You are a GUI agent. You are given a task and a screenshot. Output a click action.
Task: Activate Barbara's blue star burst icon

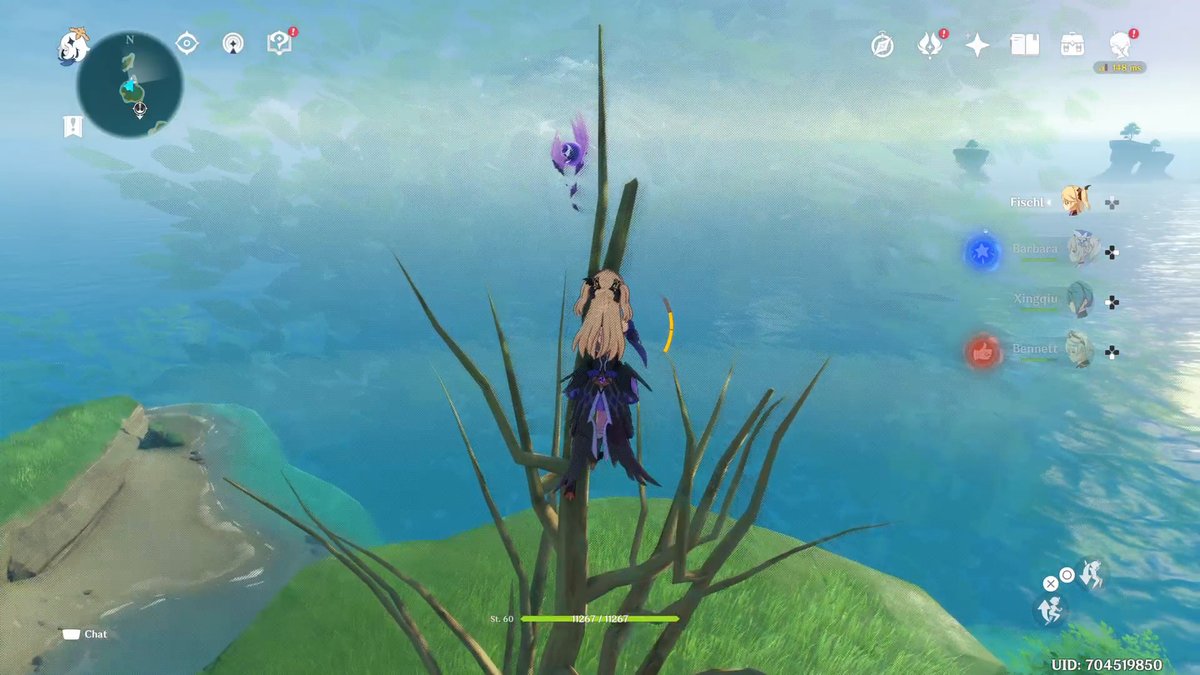pos(983,252)
